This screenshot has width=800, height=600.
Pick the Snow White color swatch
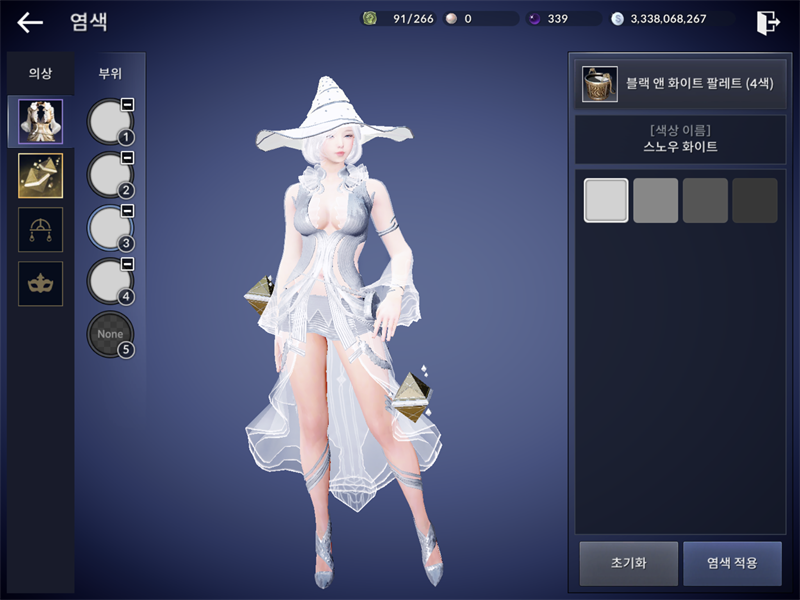click(x=606, y=200)
